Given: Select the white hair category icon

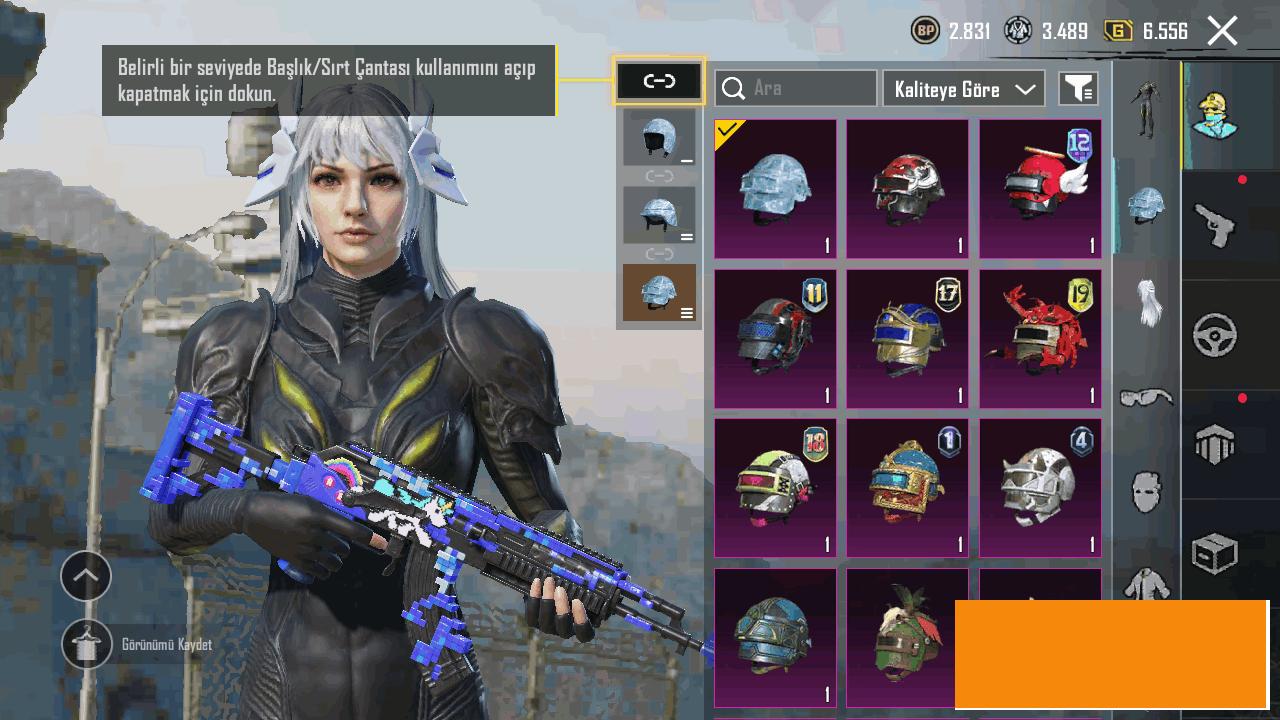Looking at the screenshot, I should 1146,302.
